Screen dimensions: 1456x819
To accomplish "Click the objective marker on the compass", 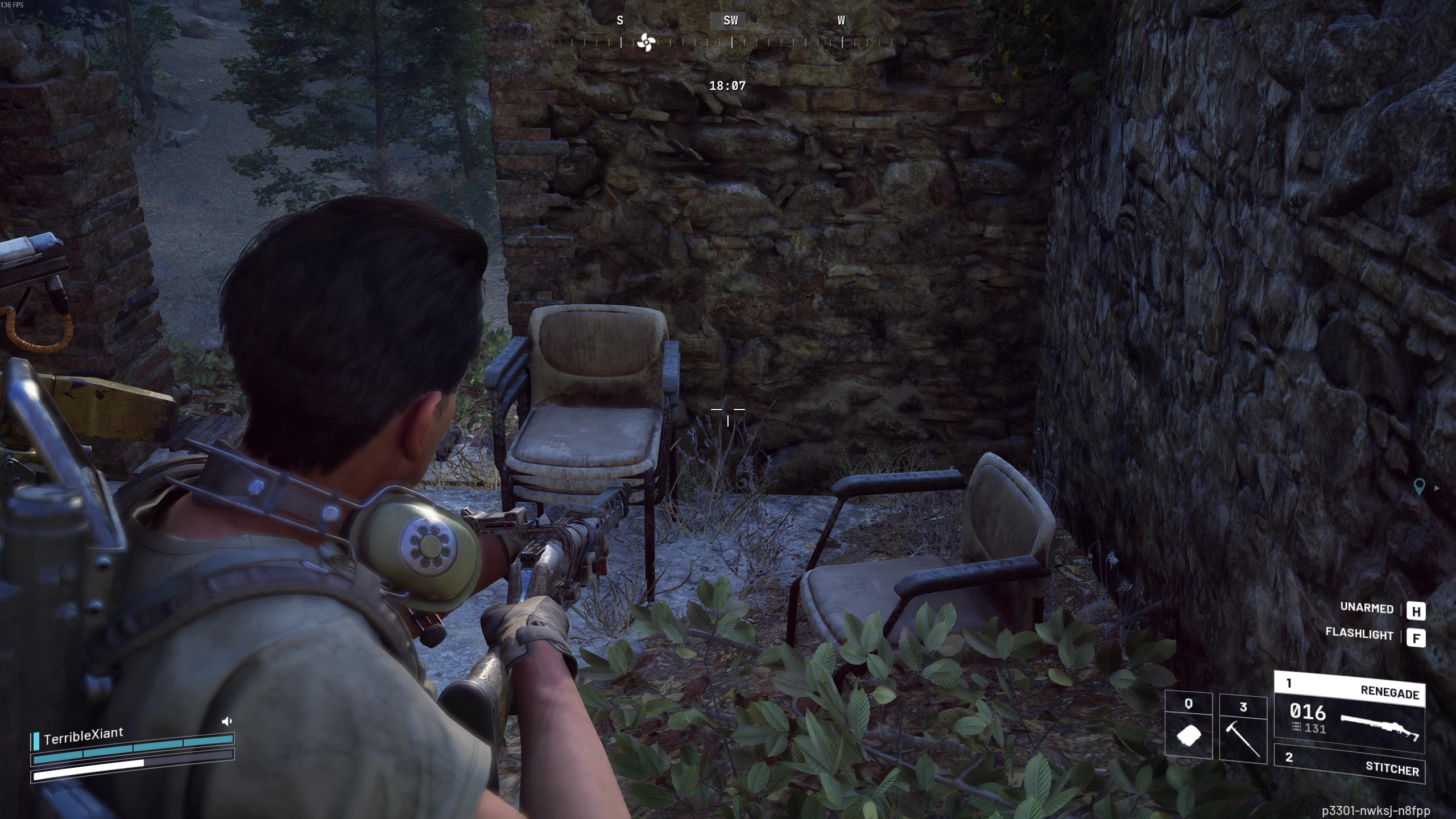I will click(x=646, y=42).
